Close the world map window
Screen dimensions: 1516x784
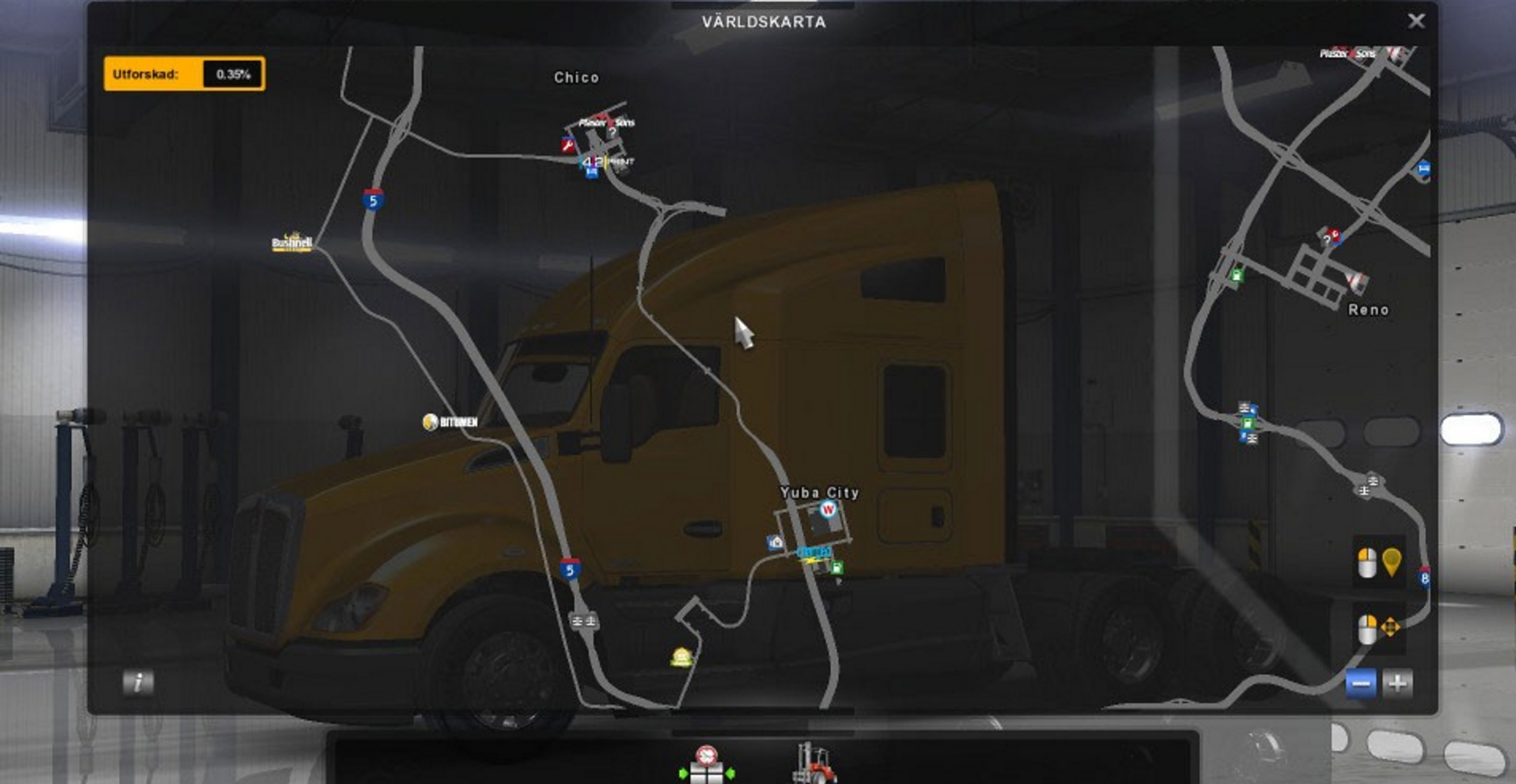coord(1415,21)
